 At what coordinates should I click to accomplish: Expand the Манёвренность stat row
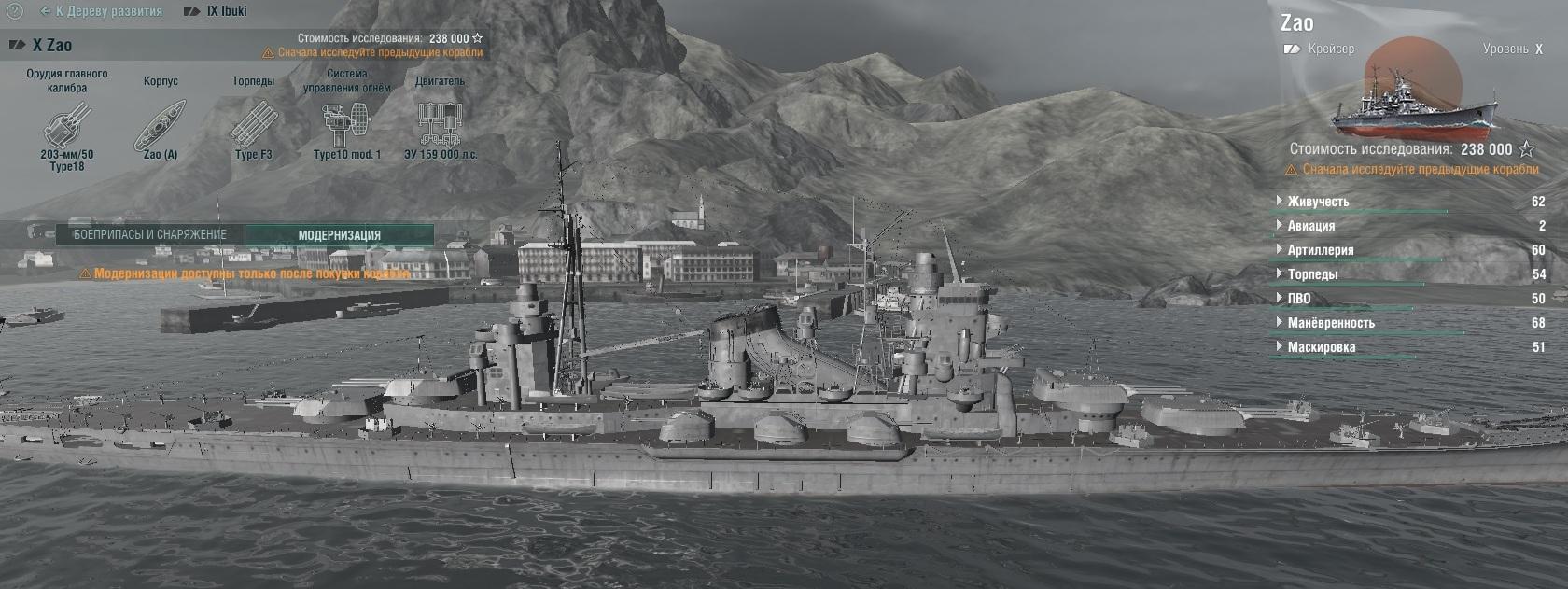tap(1330, 323)
